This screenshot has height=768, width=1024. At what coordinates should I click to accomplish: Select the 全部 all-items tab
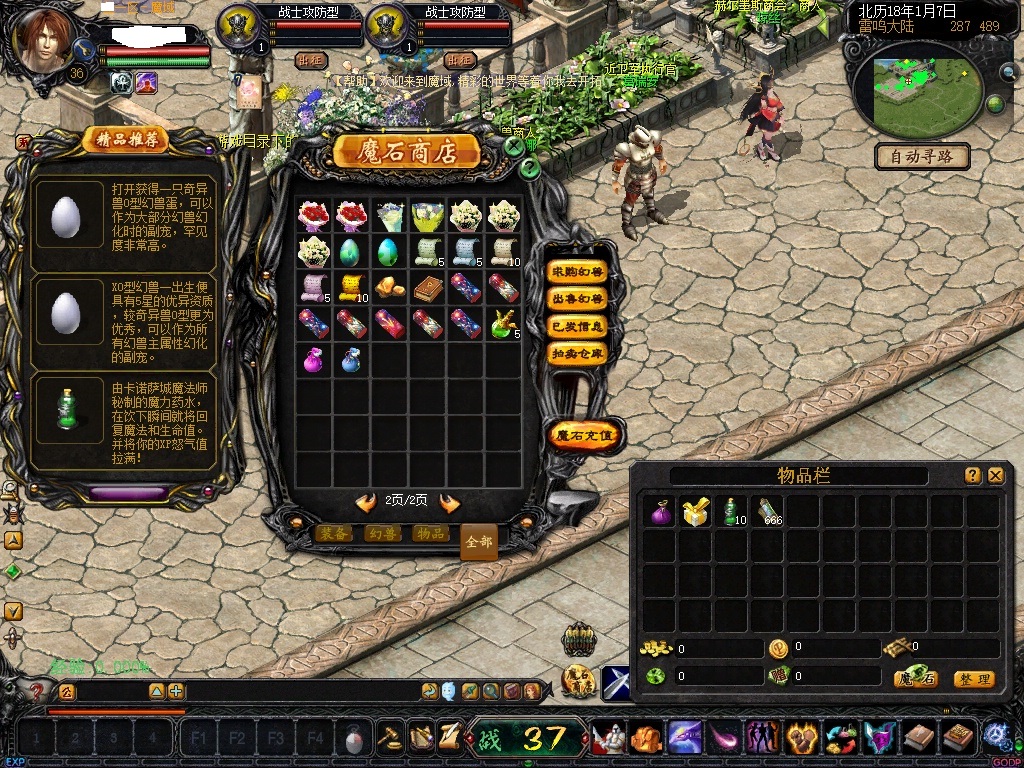click(x=479, y=541)
